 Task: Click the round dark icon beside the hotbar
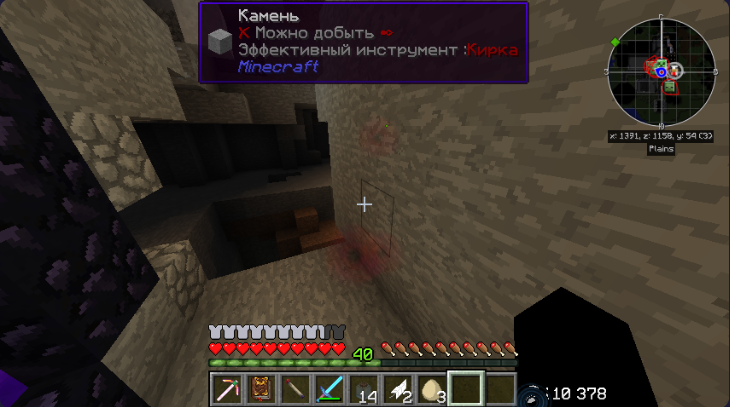point(526,396)
